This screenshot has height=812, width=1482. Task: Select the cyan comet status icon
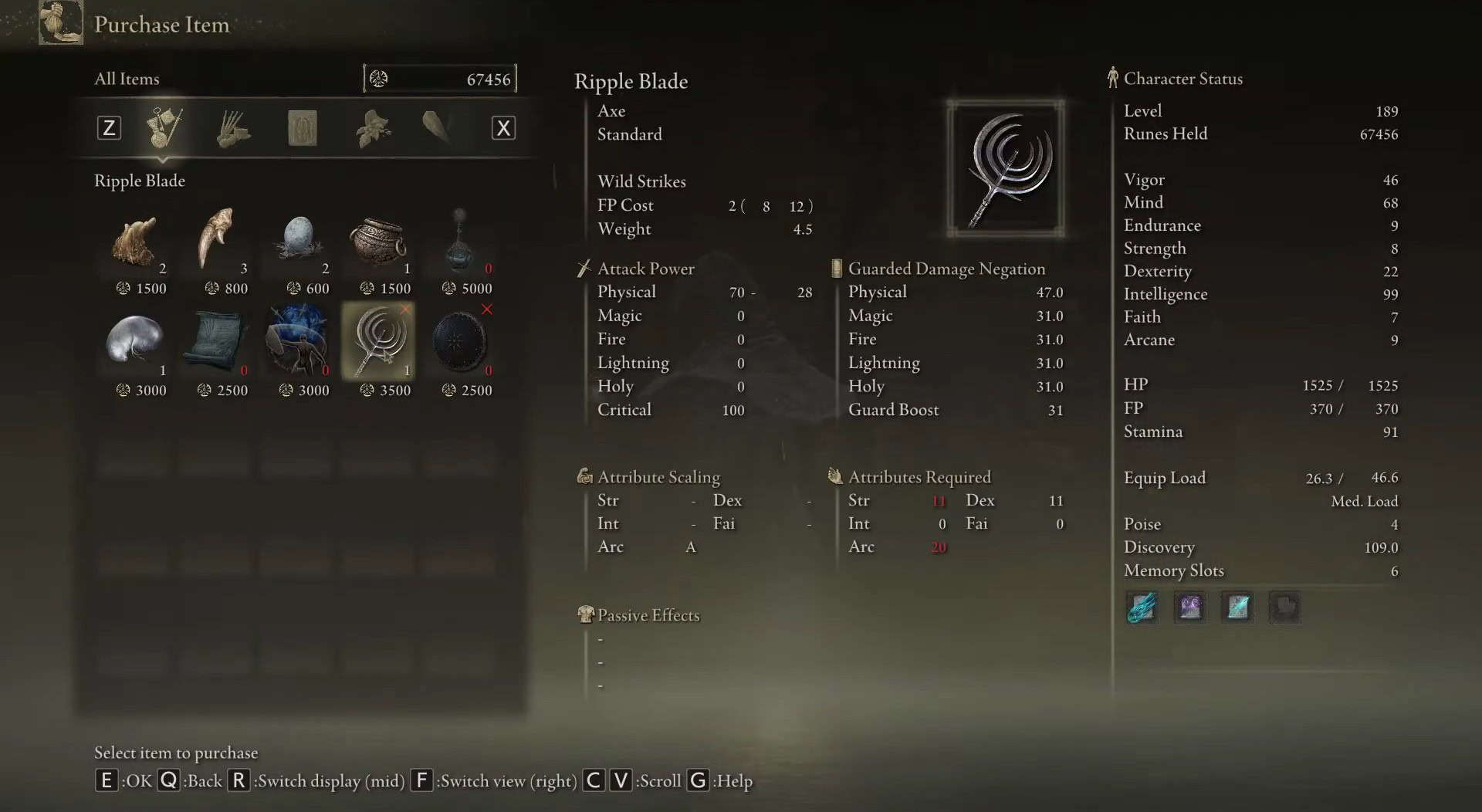click(x=1142, y=607)
